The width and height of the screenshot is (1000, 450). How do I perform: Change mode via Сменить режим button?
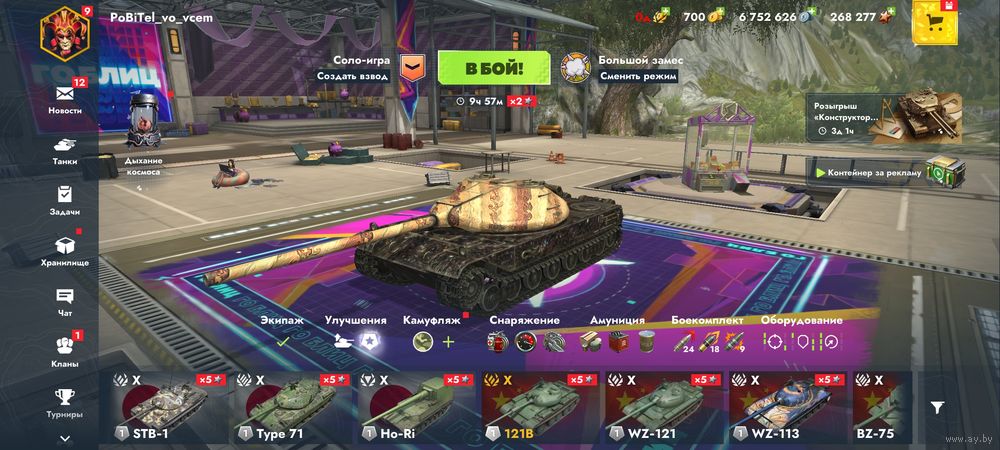coord(638,76)
